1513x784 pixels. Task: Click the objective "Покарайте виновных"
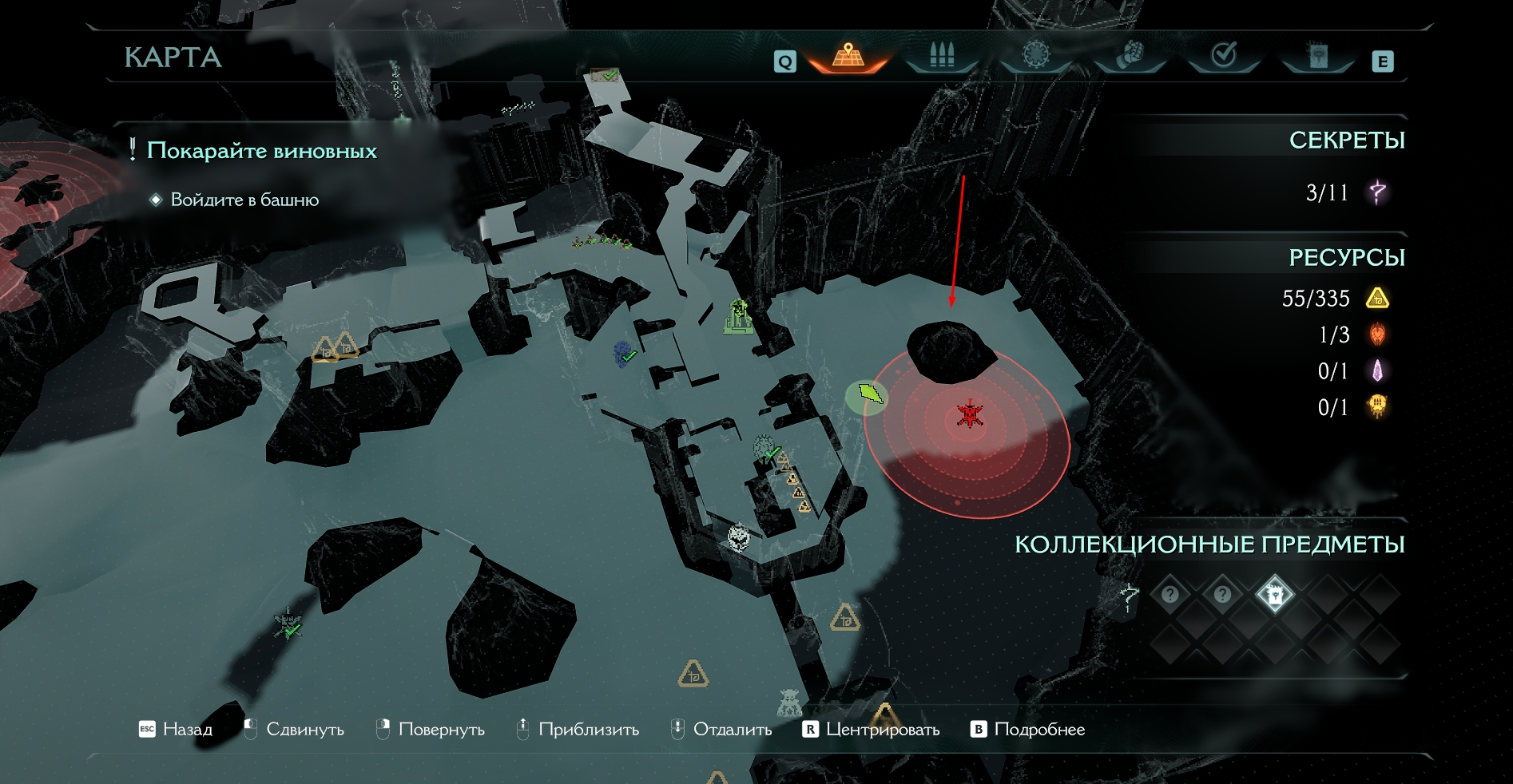[x=261, y=151]
